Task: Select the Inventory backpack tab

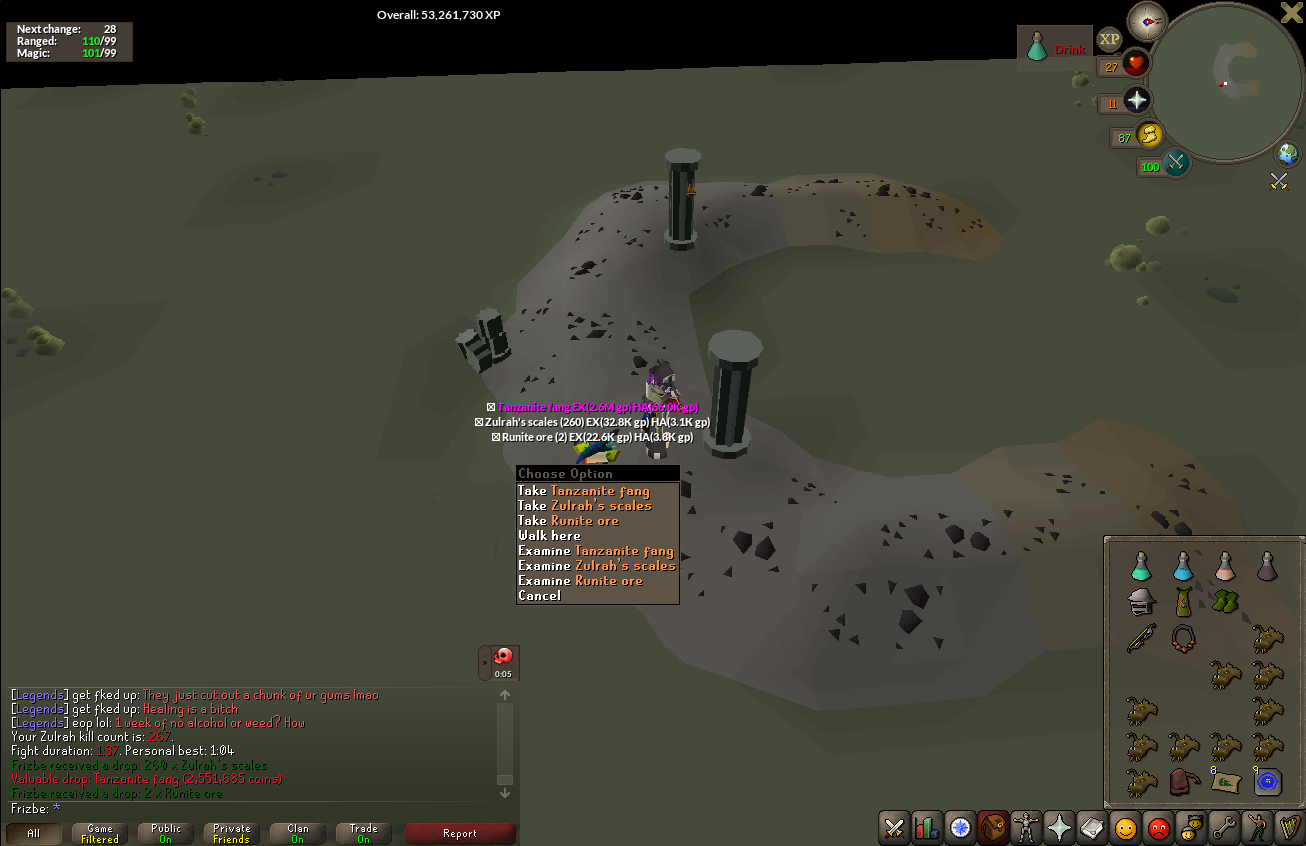Action: click(993, 828)
